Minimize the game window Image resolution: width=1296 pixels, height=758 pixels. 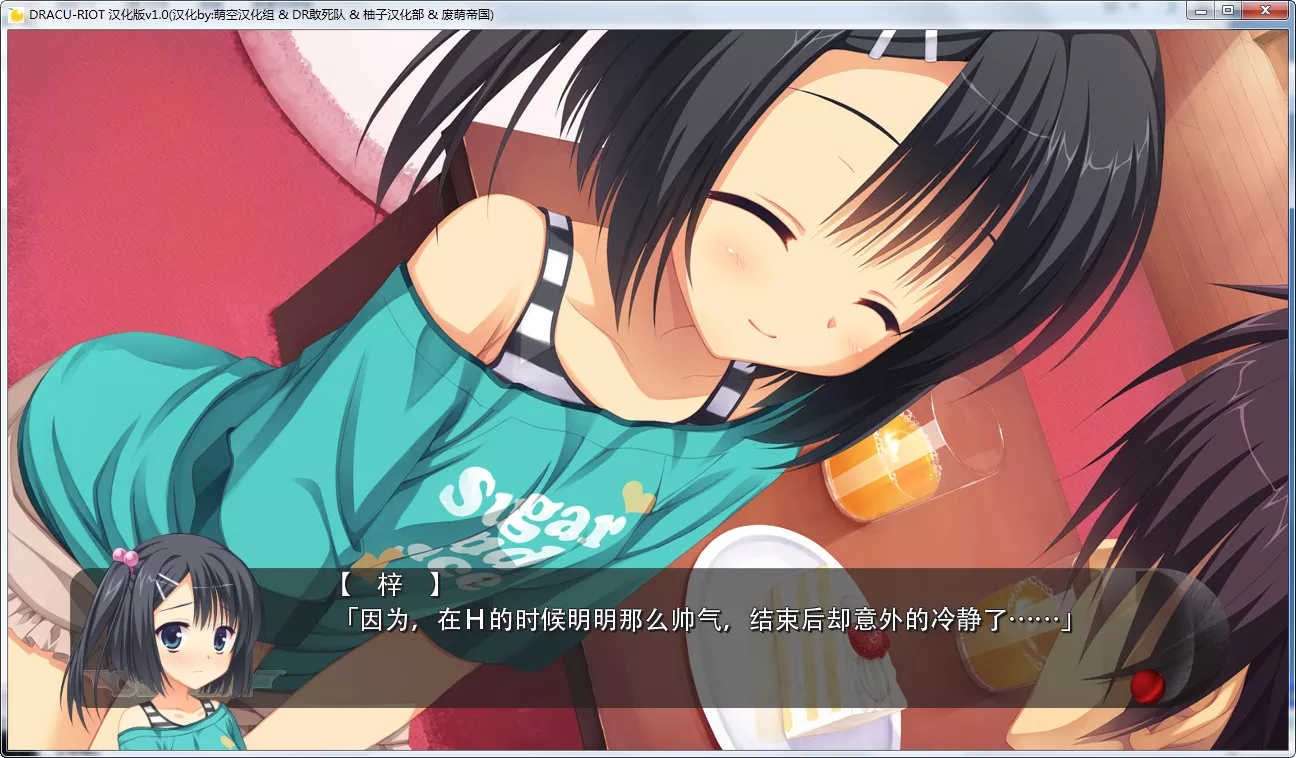pyautogui.click(x=1201, y=10)
